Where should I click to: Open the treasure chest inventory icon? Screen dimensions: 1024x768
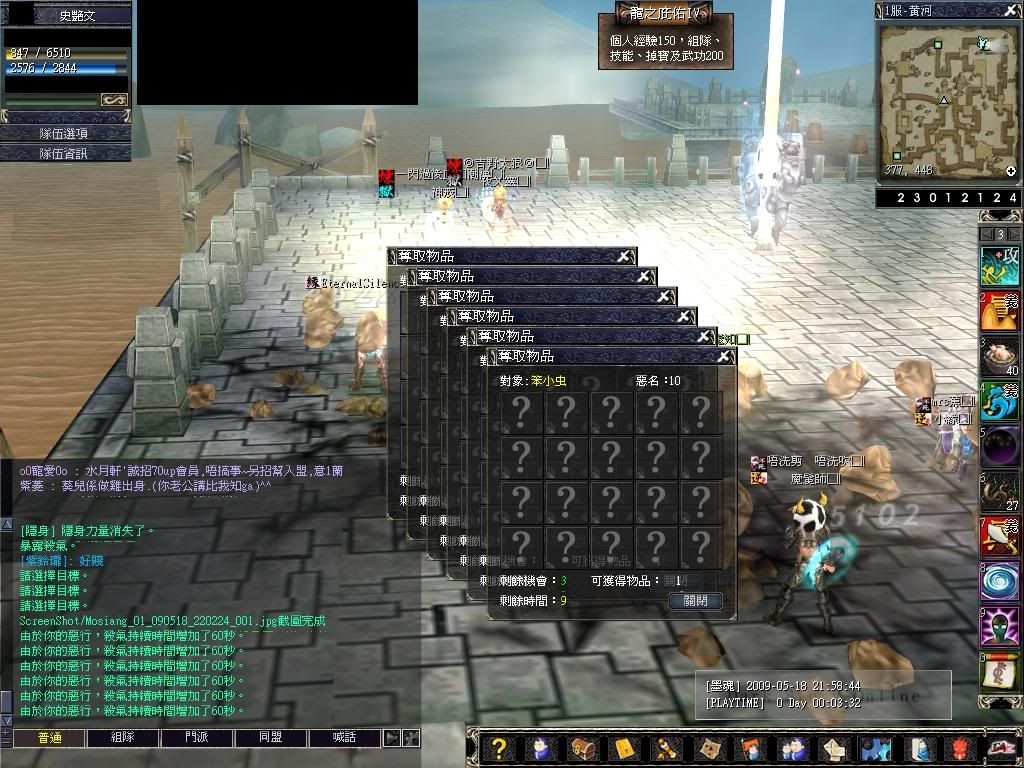(x=582, y=749)
